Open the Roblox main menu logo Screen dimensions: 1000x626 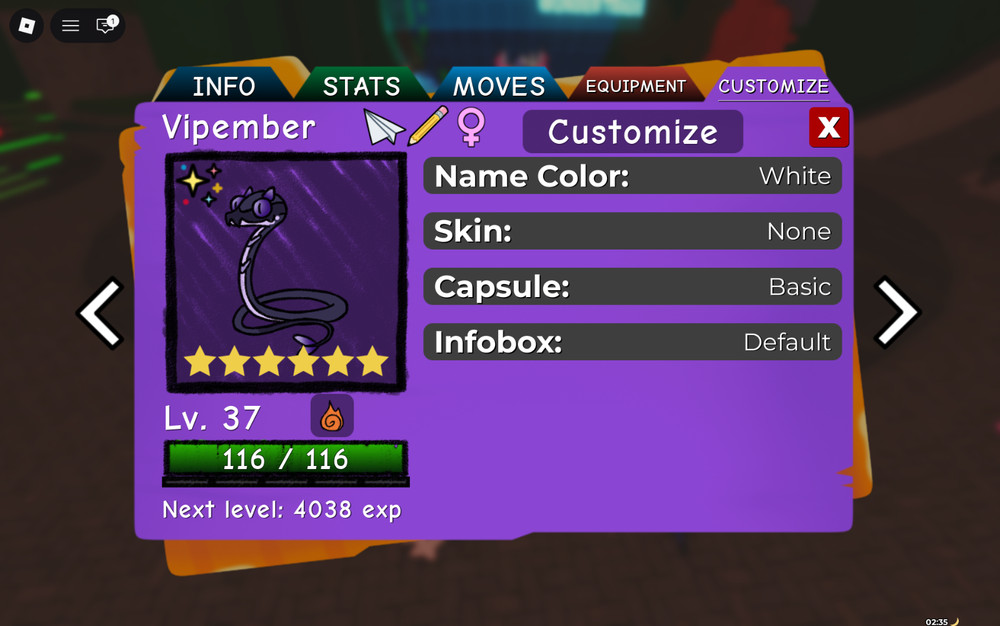(27, 26)
